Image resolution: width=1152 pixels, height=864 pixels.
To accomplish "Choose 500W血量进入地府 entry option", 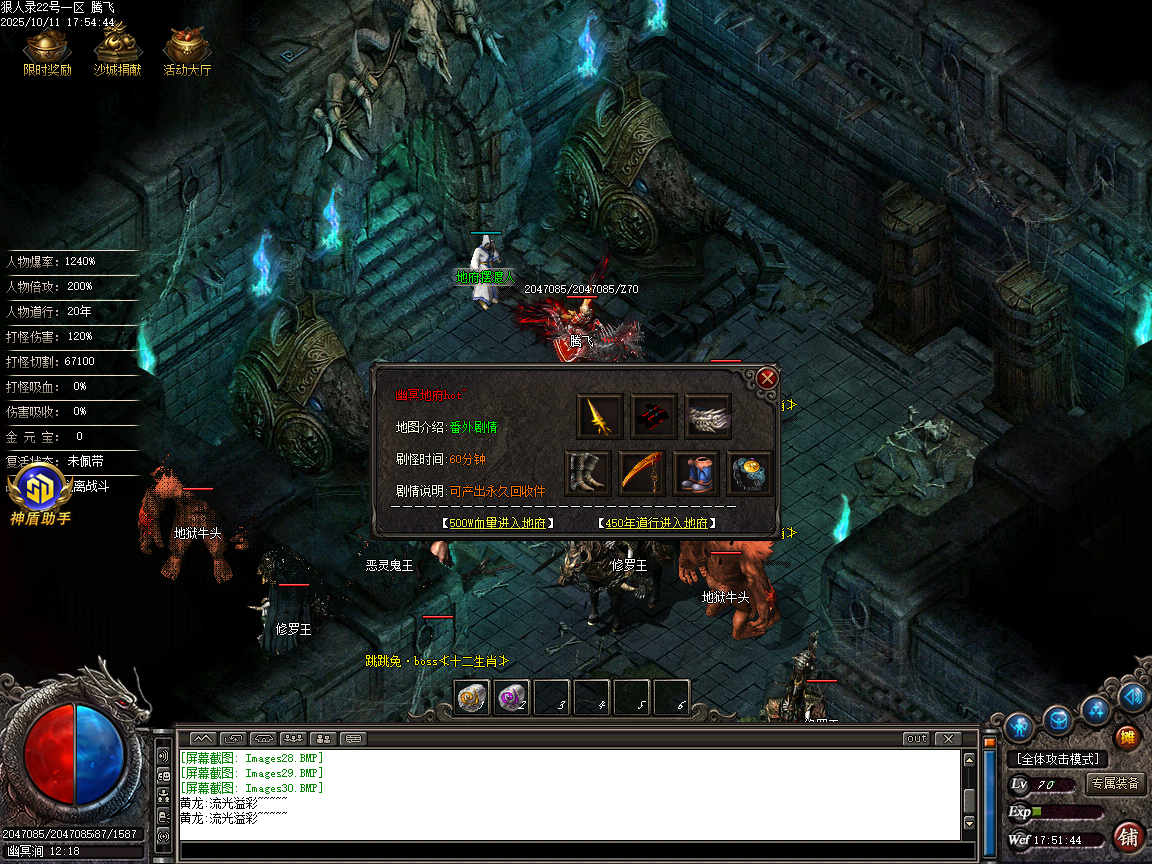I will coord(498,523).
